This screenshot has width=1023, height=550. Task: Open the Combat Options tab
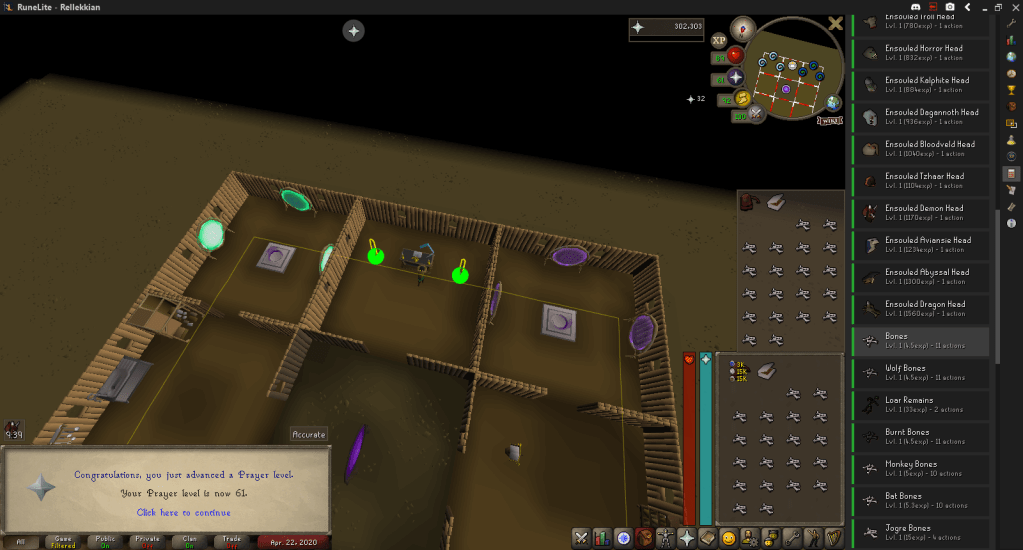pos(581,538)
